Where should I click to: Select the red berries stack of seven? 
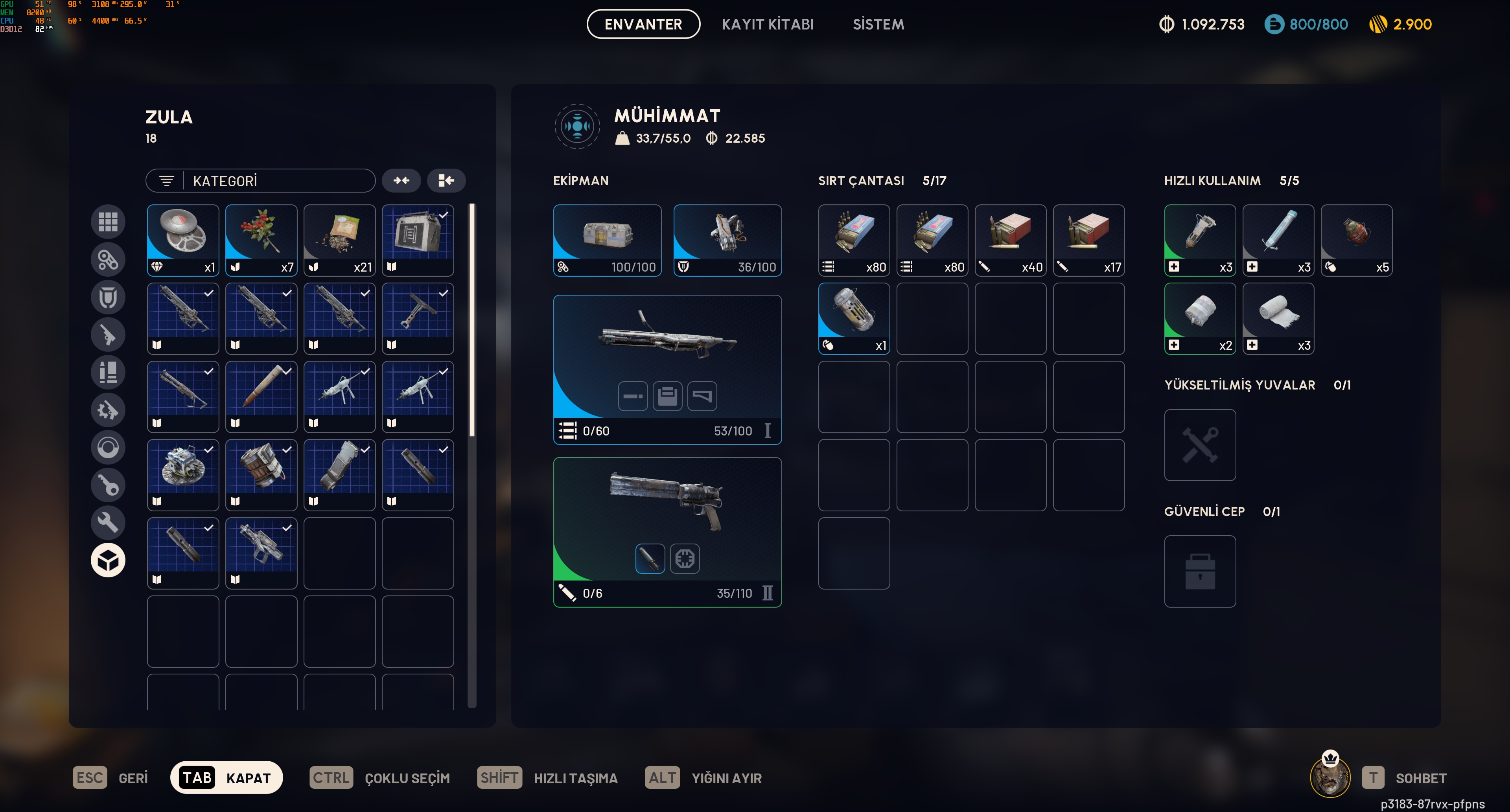pos(261,240)
